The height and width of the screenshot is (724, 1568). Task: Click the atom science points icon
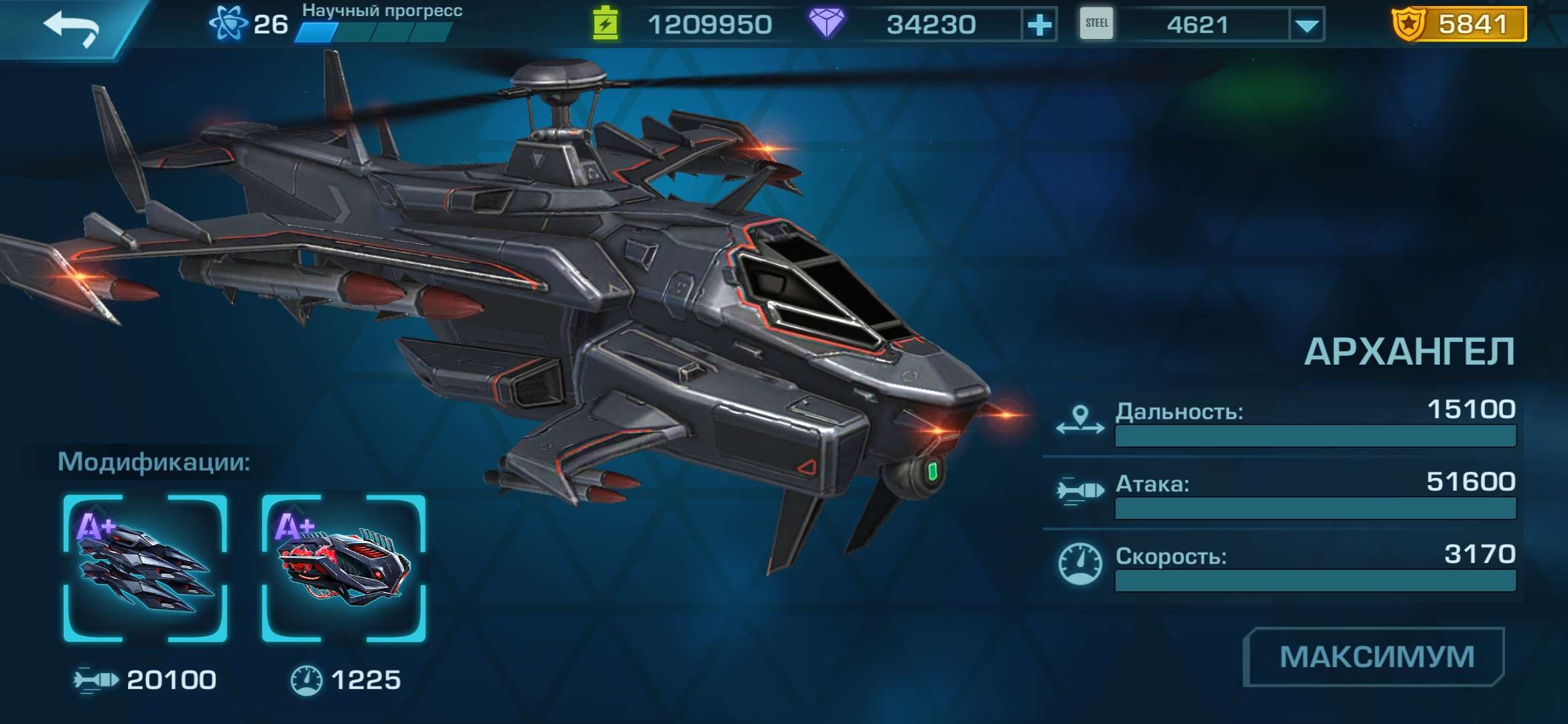pos(228,21)
